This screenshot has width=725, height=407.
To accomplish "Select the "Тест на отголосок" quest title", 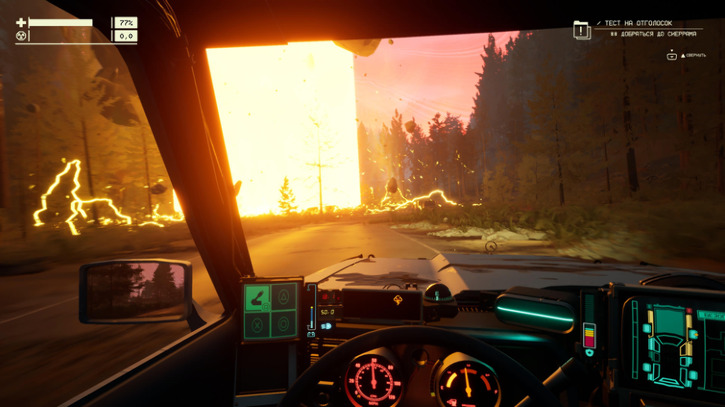I will 637,23.
